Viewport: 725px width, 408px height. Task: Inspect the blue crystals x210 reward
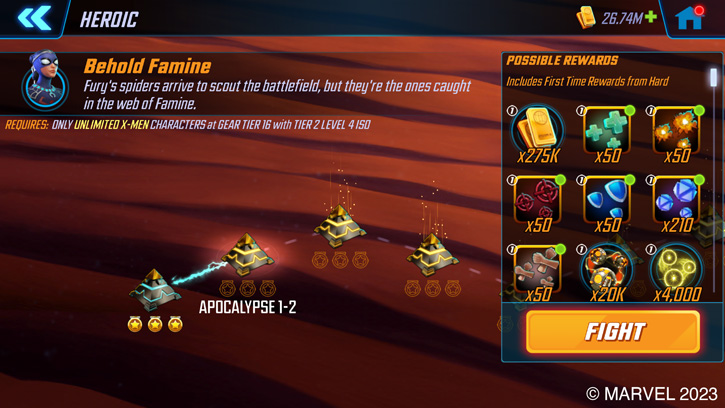point(676,201)
